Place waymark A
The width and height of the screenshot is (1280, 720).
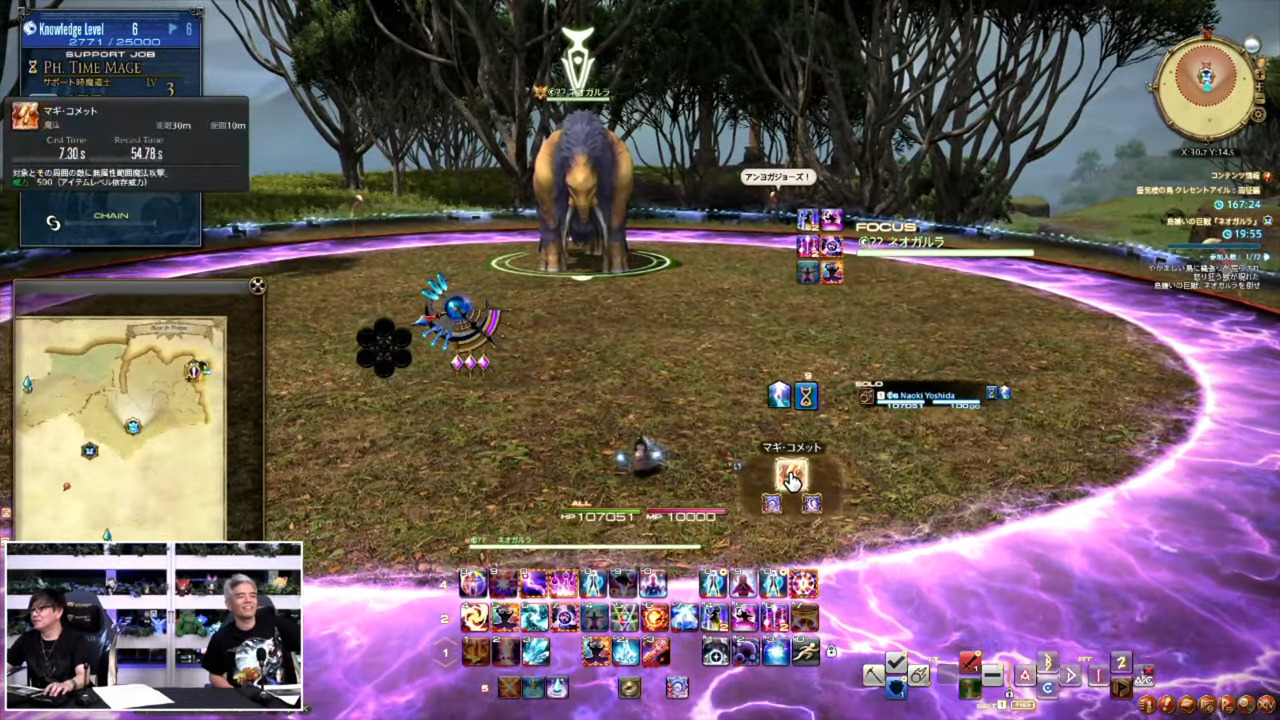[x=1024, y=675]
